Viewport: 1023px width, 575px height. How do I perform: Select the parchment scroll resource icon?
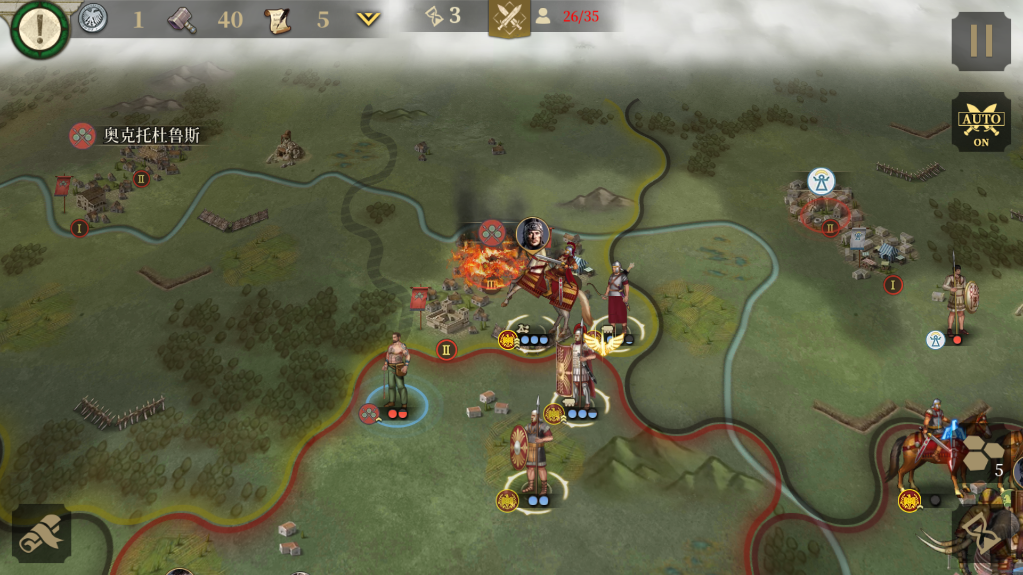point(277,19)
